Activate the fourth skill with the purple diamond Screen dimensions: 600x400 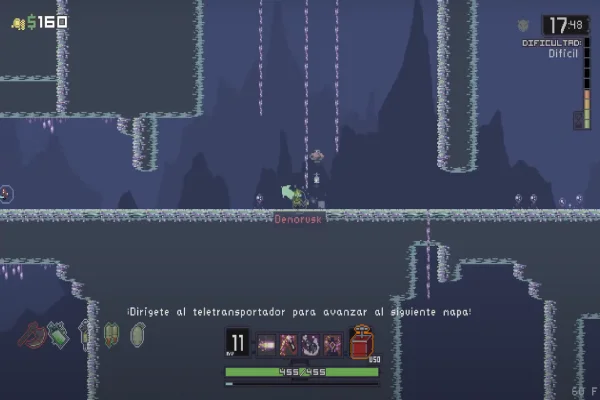click(x=333, y=345)
